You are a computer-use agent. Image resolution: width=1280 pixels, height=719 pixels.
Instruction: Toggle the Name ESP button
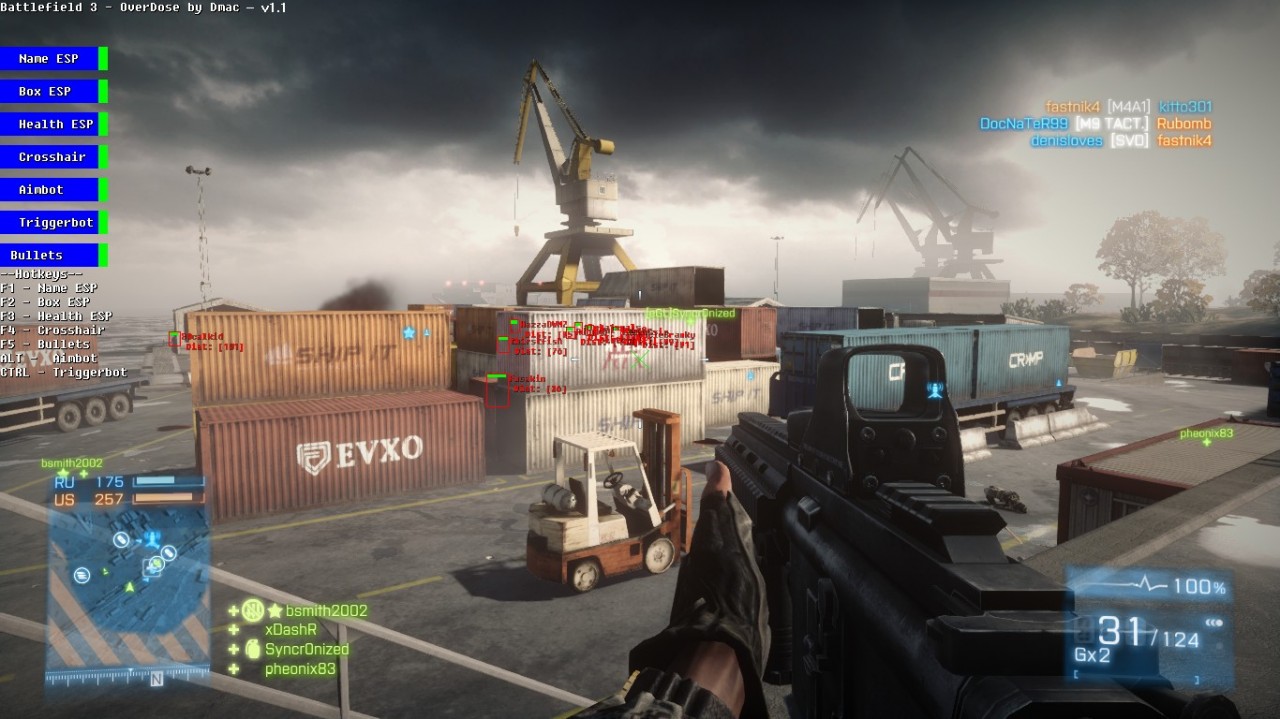coord(49,59)
